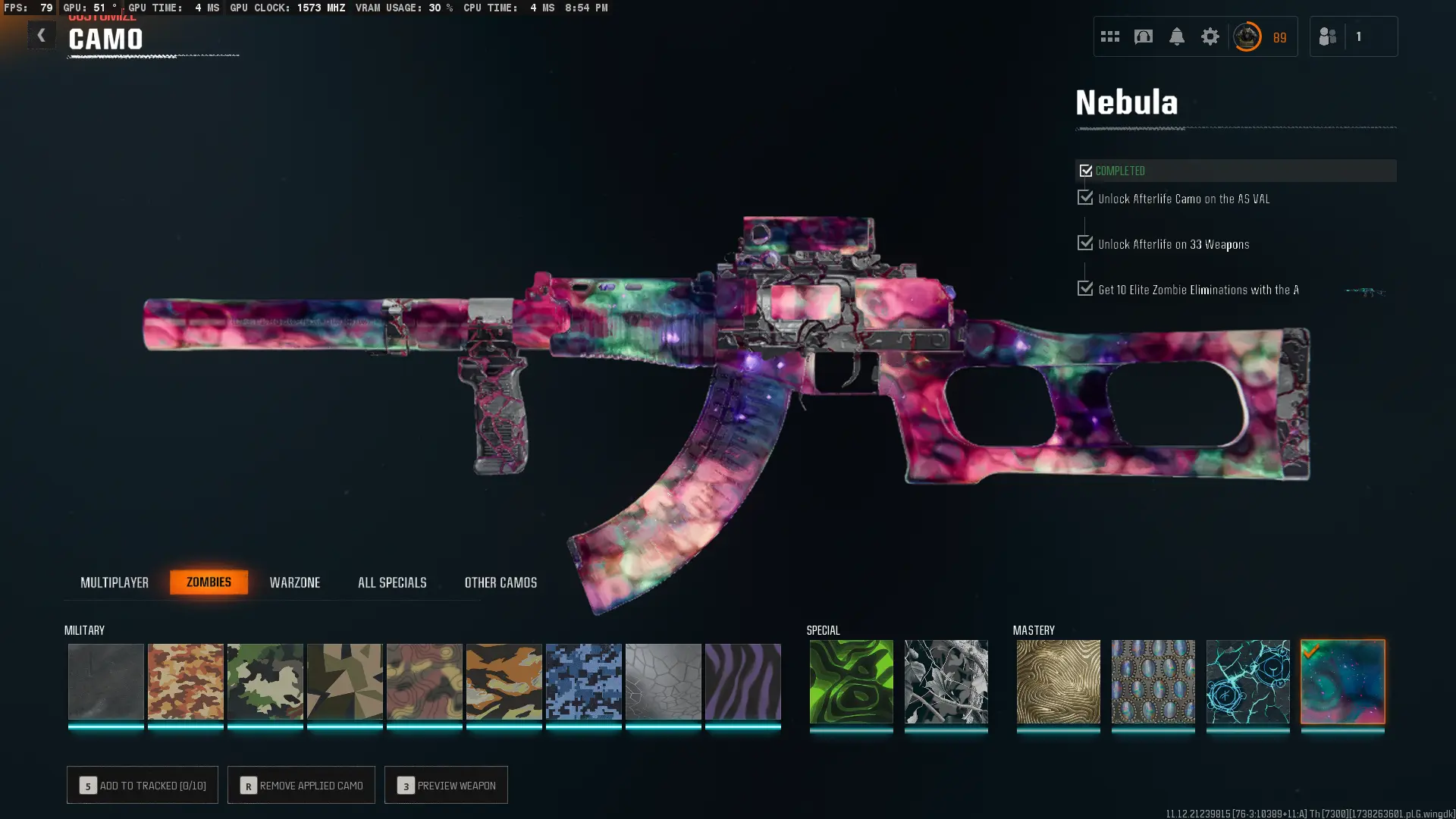Switch to the MULTIPLAYER tab
This screenshot has width=1456, height=819.
click(115, 582)
